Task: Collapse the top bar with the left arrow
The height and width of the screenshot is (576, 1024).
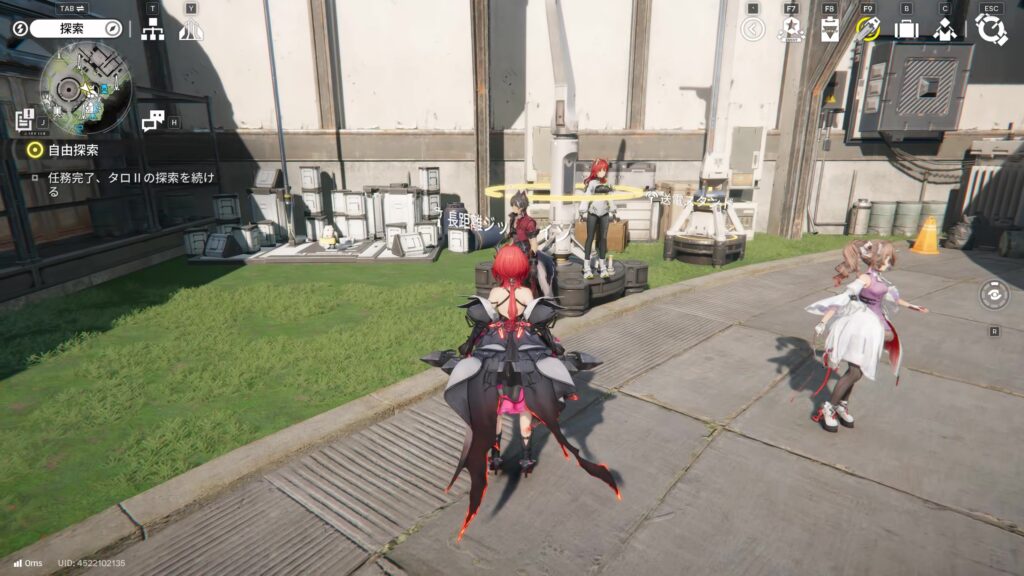Action: pos(753,29)
